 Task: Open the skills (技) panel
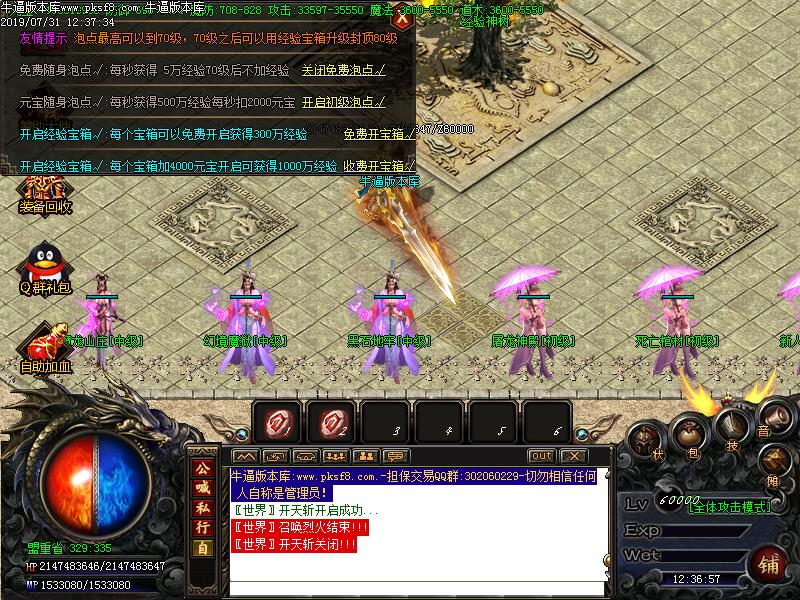pos(733,430)
